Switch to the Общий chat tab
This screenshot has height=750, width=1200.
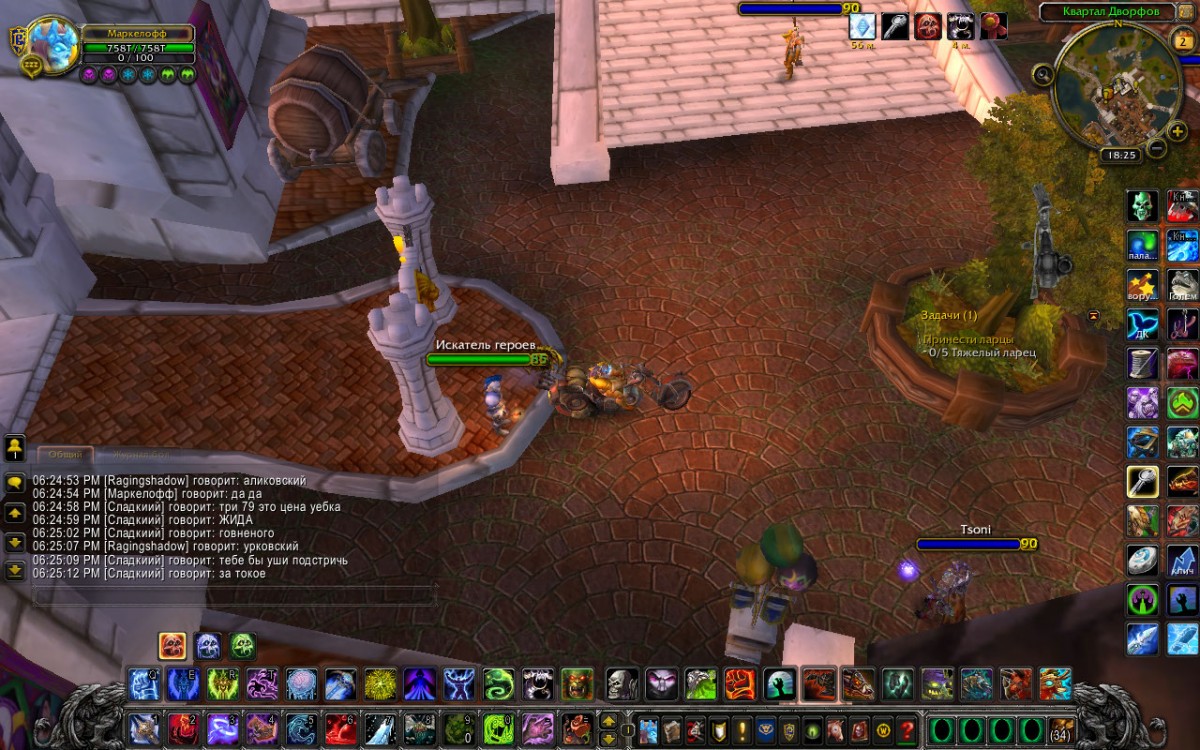pos(65,455)
